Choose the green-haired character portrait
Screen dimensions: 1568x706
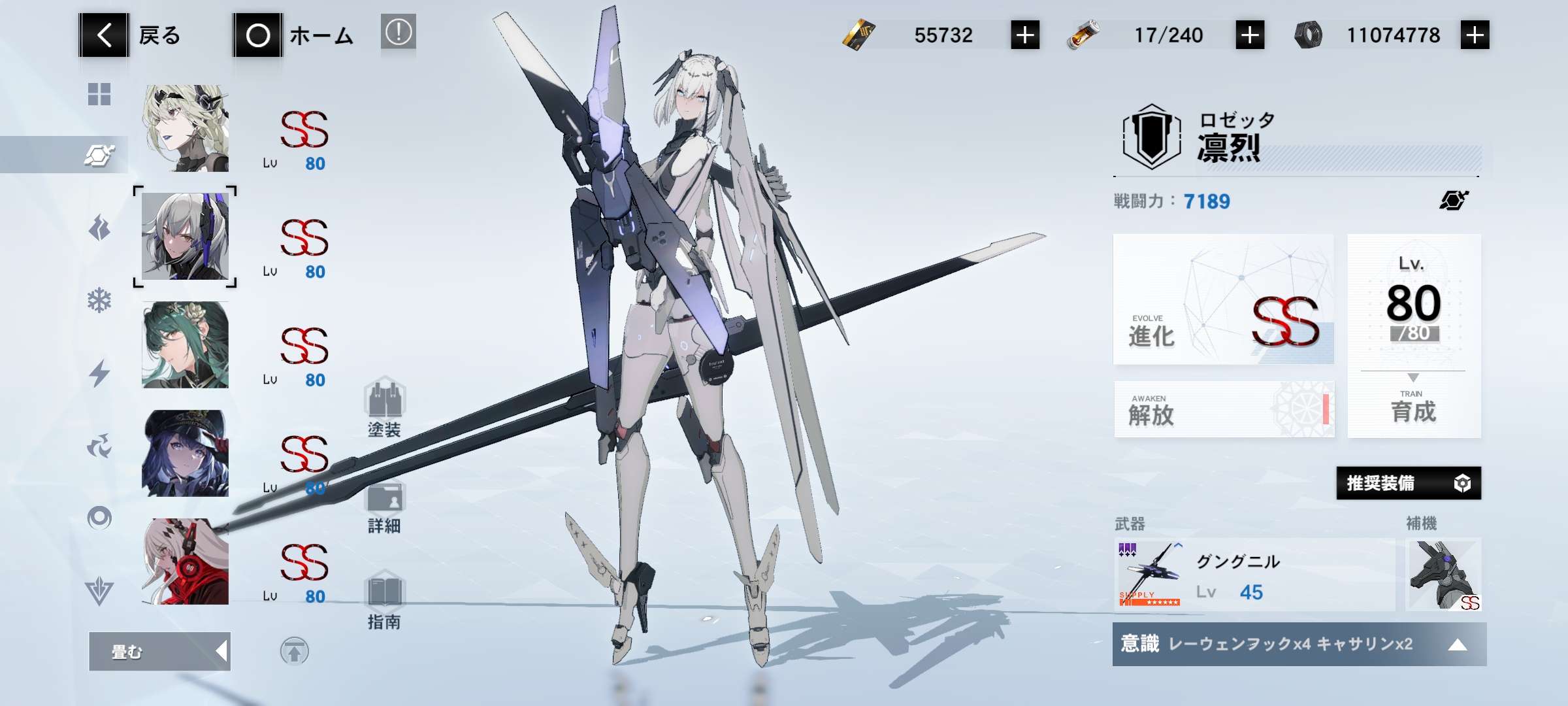[x=186, y=345]
